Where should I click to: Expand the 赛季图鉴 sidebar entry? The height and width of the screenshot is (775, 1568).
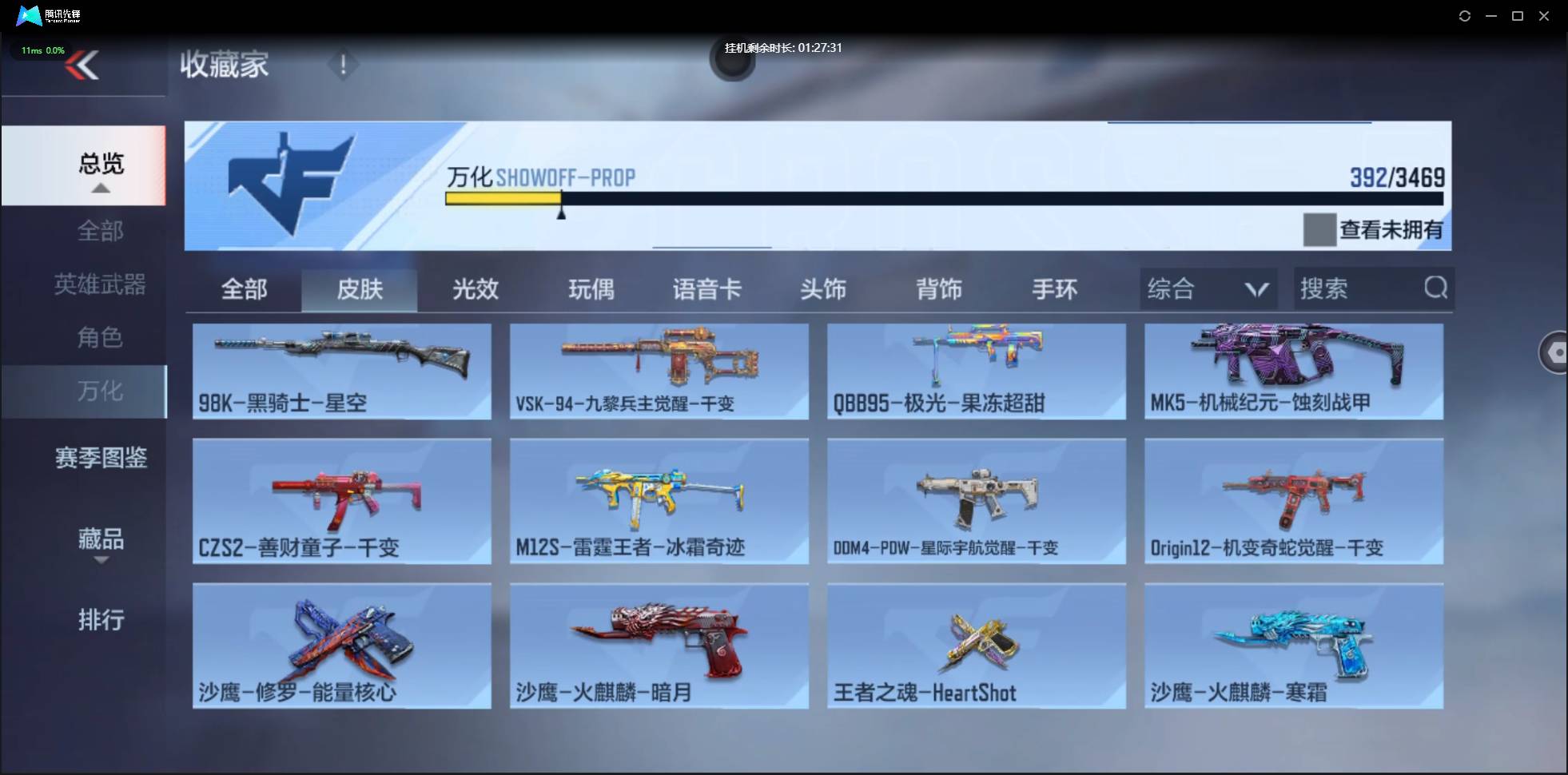click(x=100, y=457)
